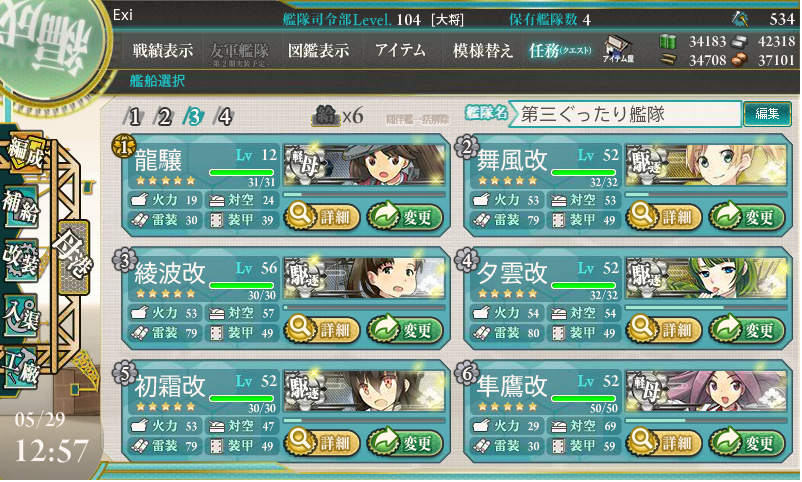Open the アイテム屋 item shop icon
Image resolution: width=802 pixels, height=482 pixels.
tap(618, 48)
